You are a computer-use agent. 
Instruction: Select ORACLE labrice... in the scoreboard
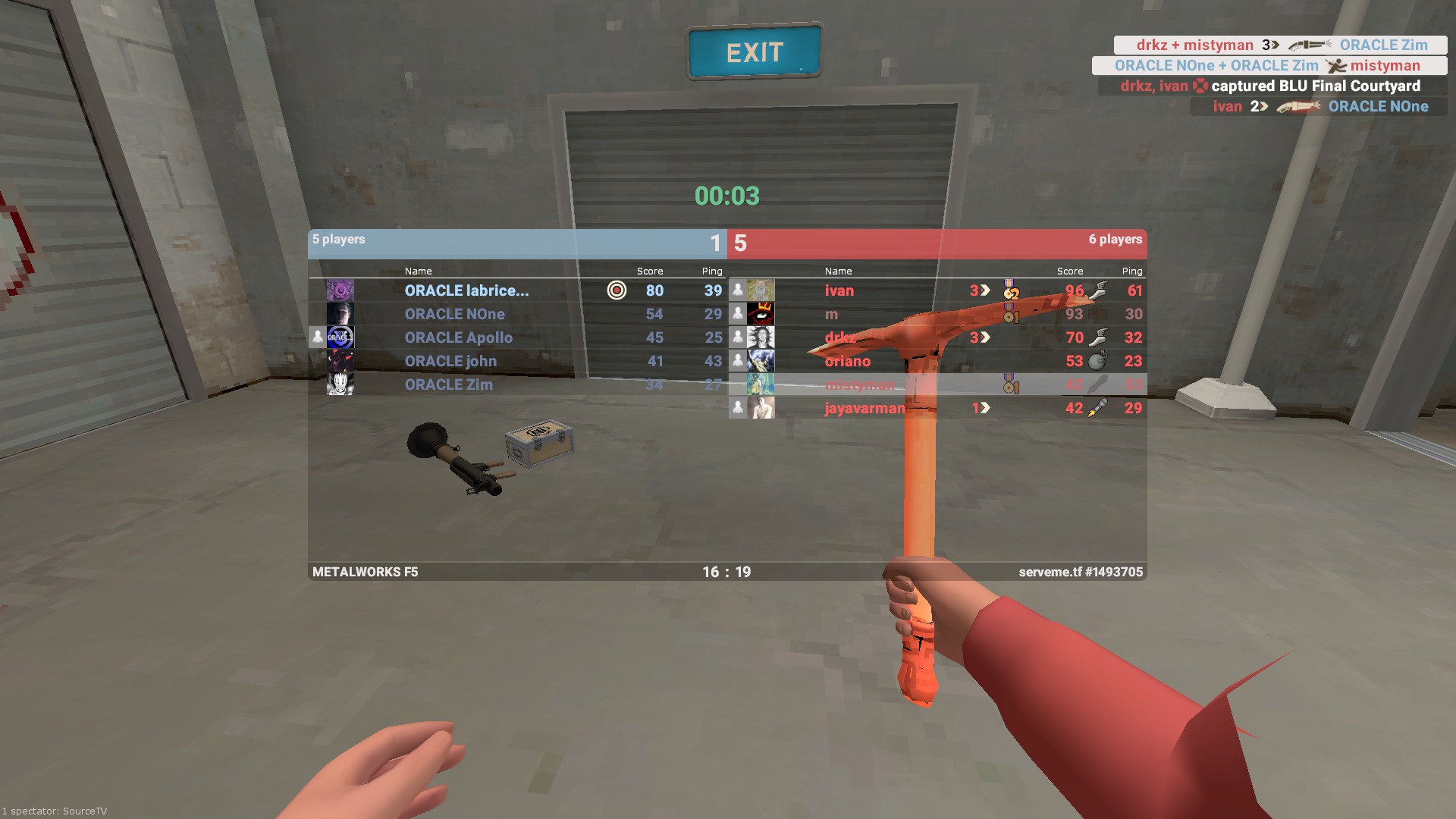tap(466, 290)
